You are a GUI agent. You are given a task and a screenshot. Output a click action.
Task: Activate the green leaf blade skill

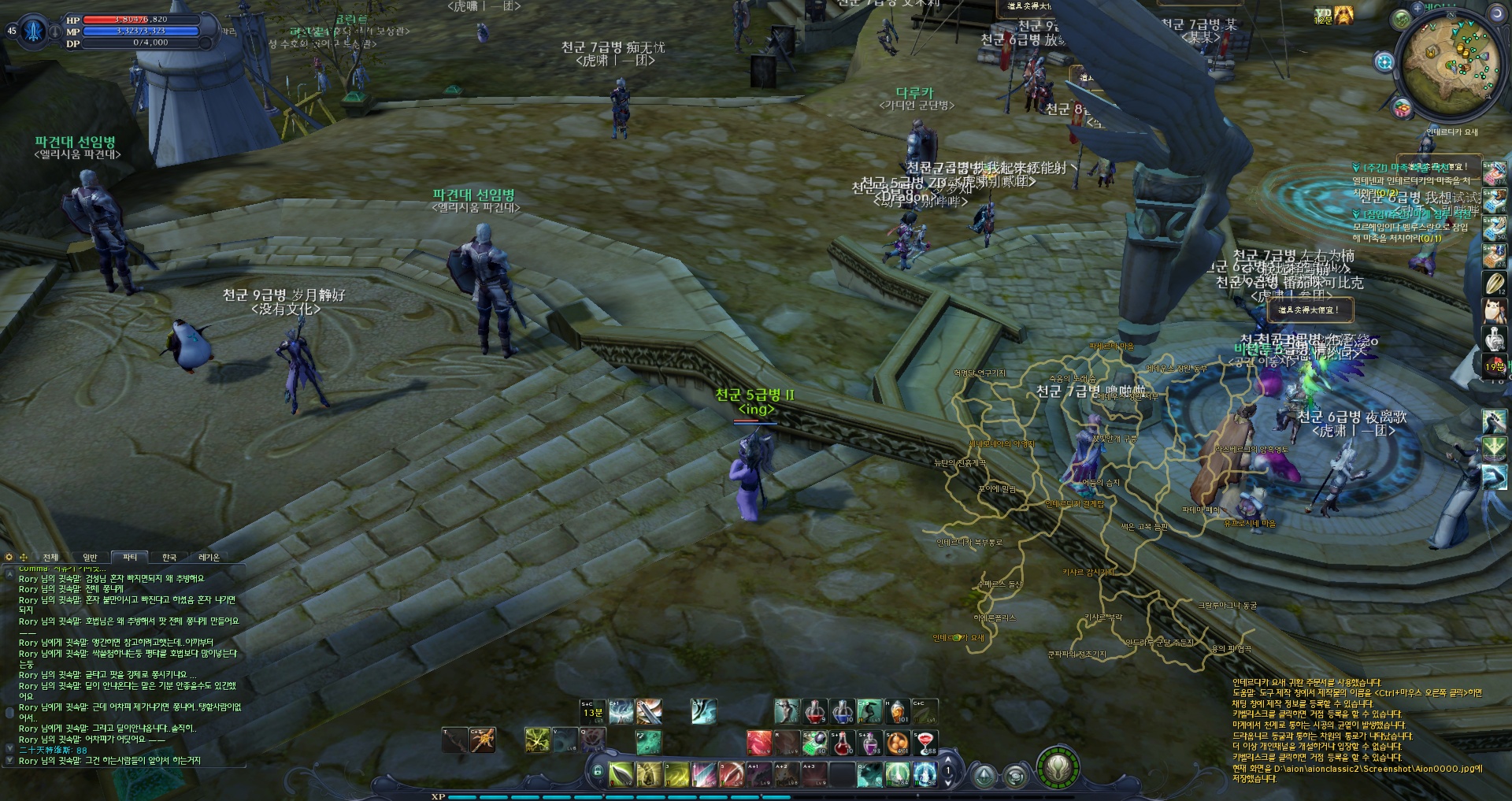click(x=621, y=774)
